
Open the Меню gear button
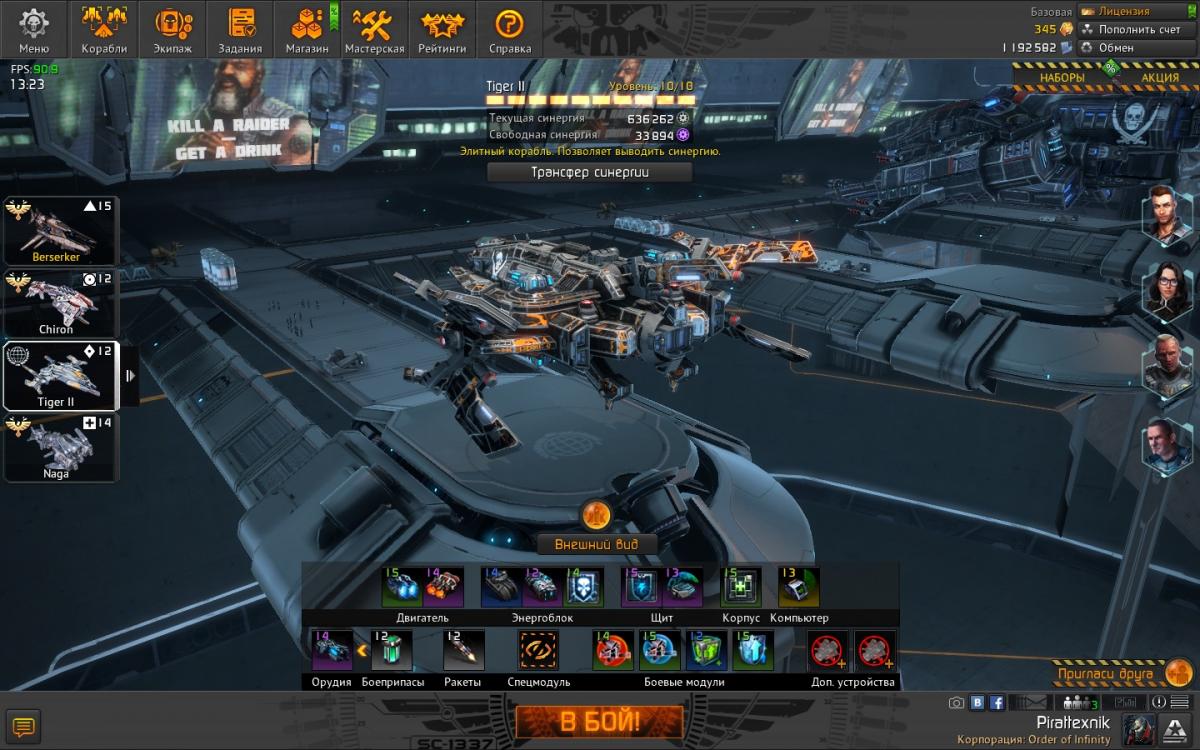pos(33,29)
